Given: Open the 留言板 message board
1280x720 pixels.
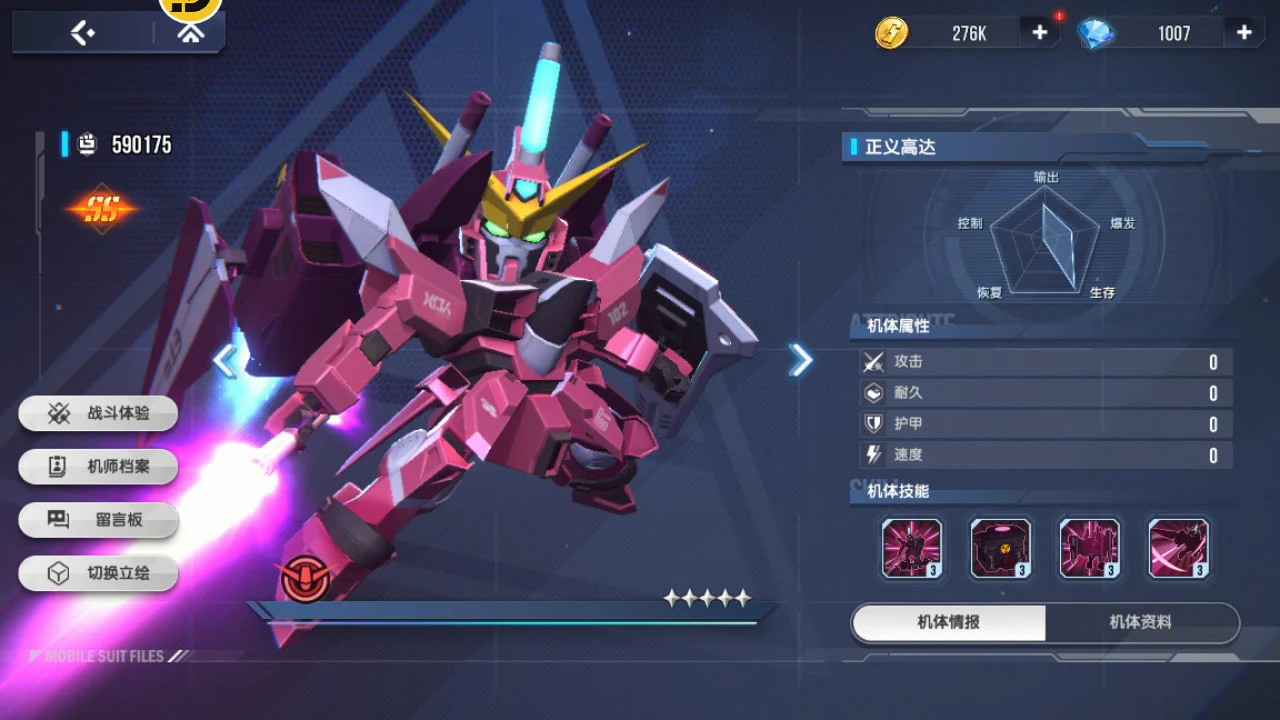Looking at the screenshot, I should coord(99,520).
